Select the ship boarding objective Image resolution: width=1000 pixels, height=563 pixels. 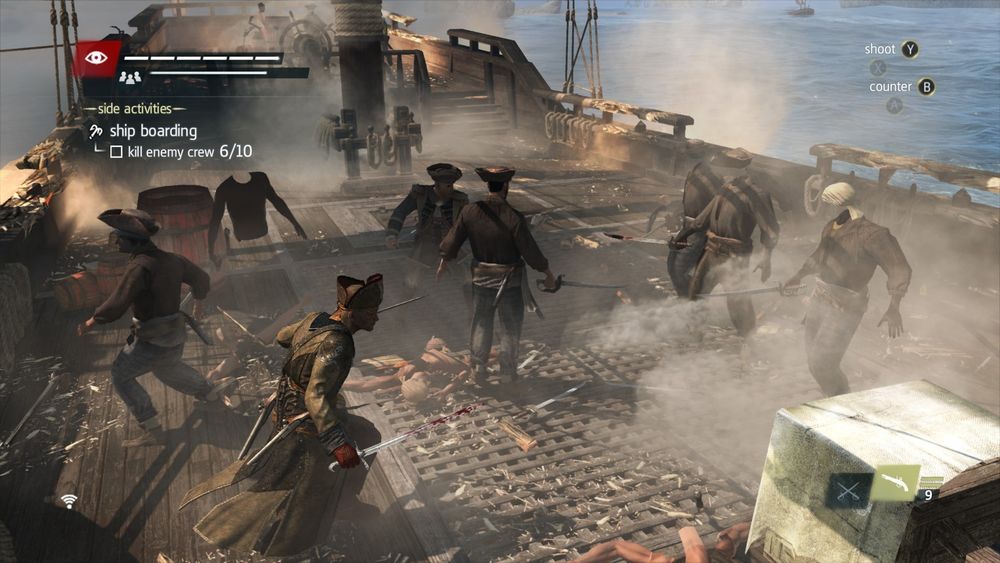pos(152,131)
